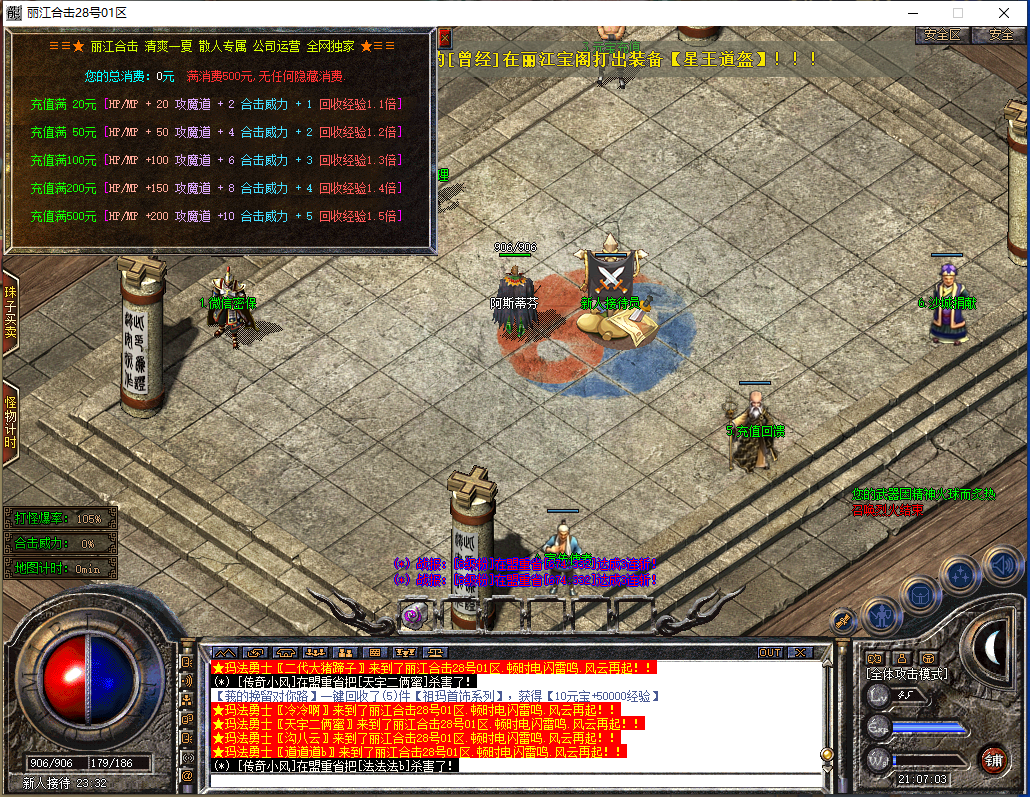Screen dimensions: 1030x797
Task: Select the purple swirl item in the belt slot
Action: point(413,615)
